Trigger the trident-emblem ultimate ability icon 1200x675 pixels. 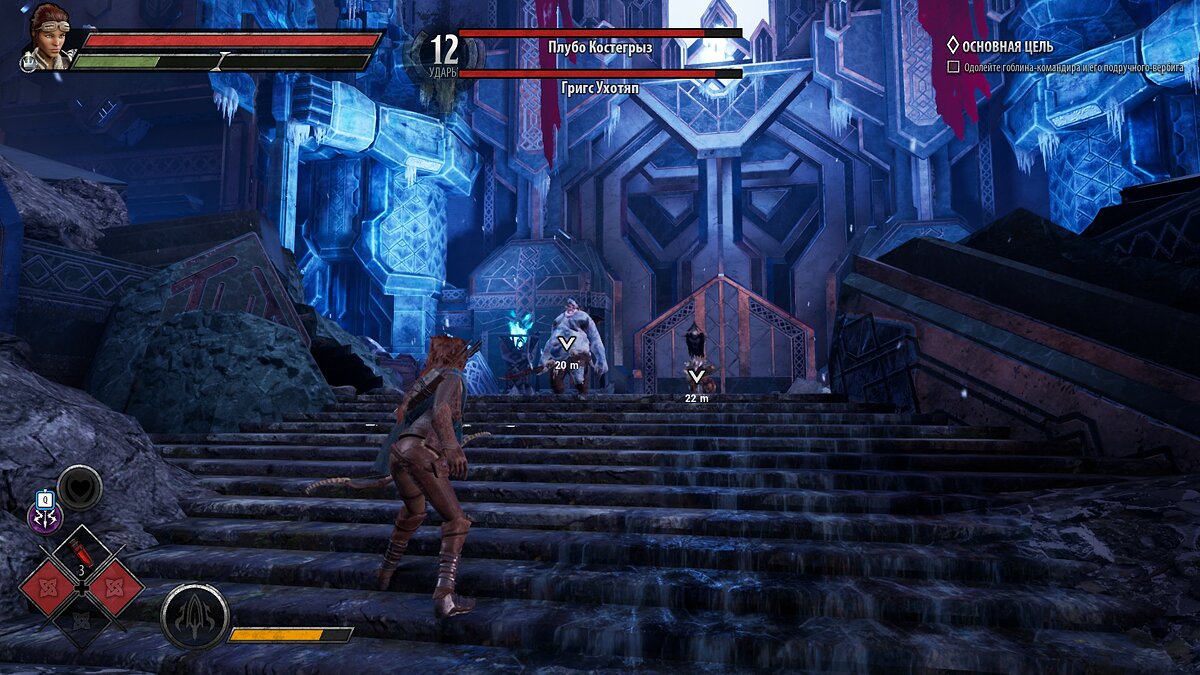(x=194, y=616)
